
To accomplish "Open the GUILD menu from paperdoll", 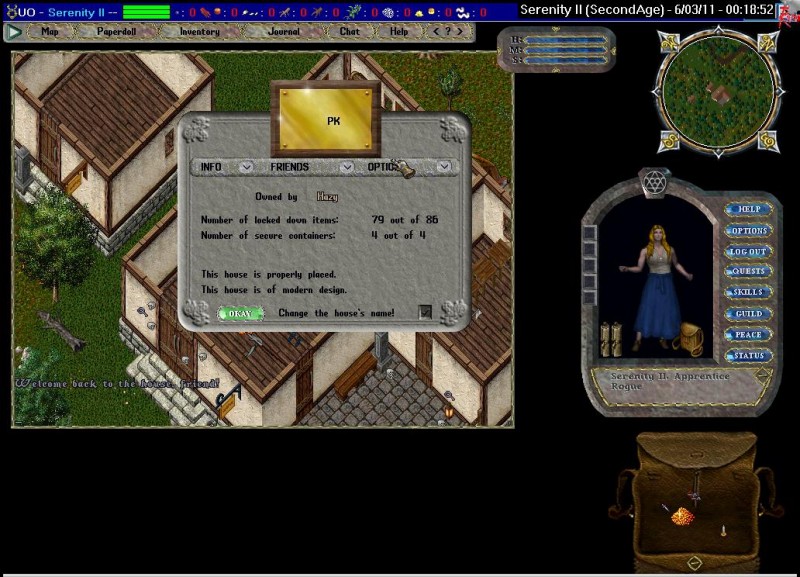I will 748,314.
